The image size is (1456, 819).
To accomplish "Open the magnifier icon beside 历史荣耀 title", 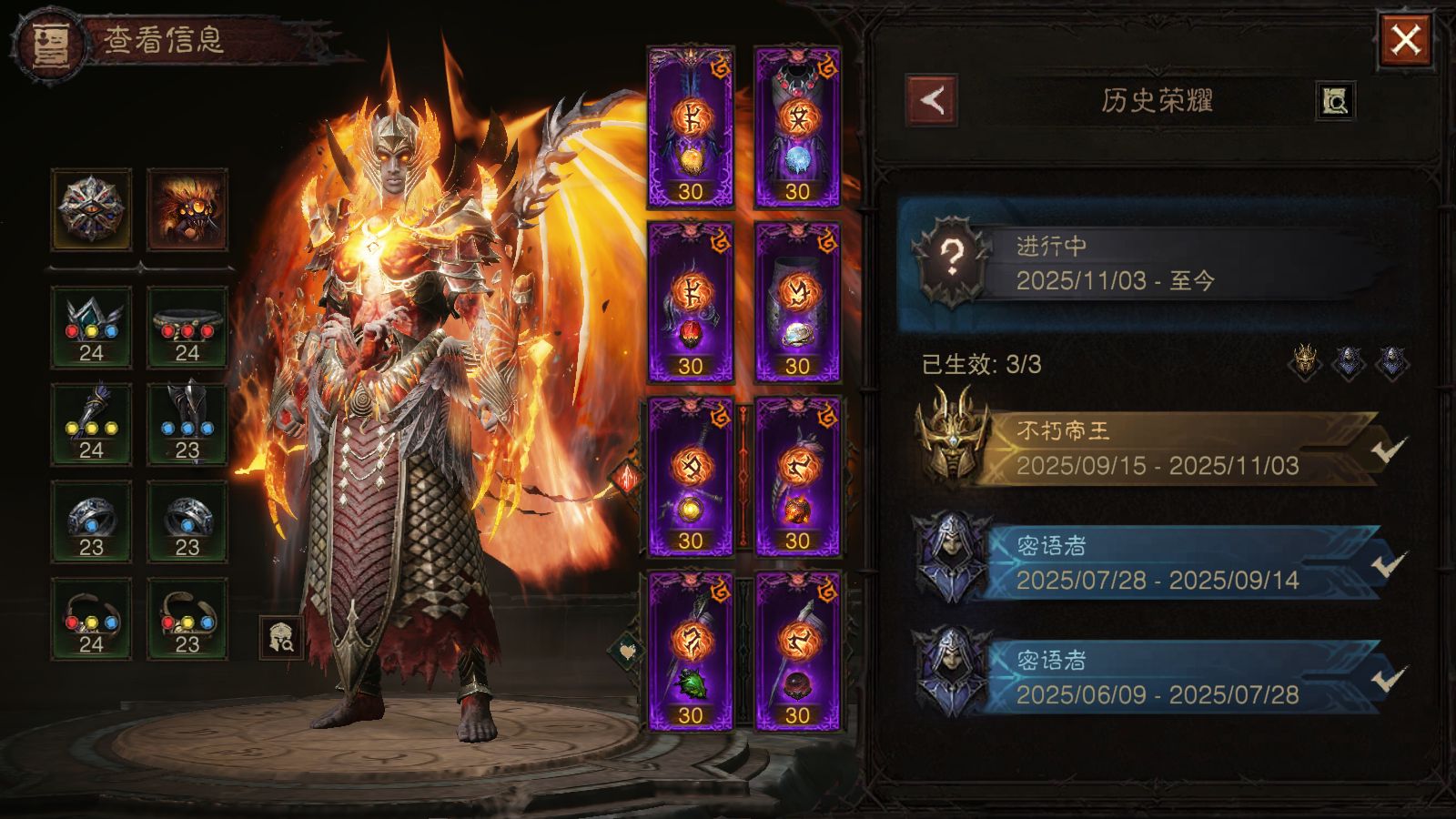I will 1335,100.
